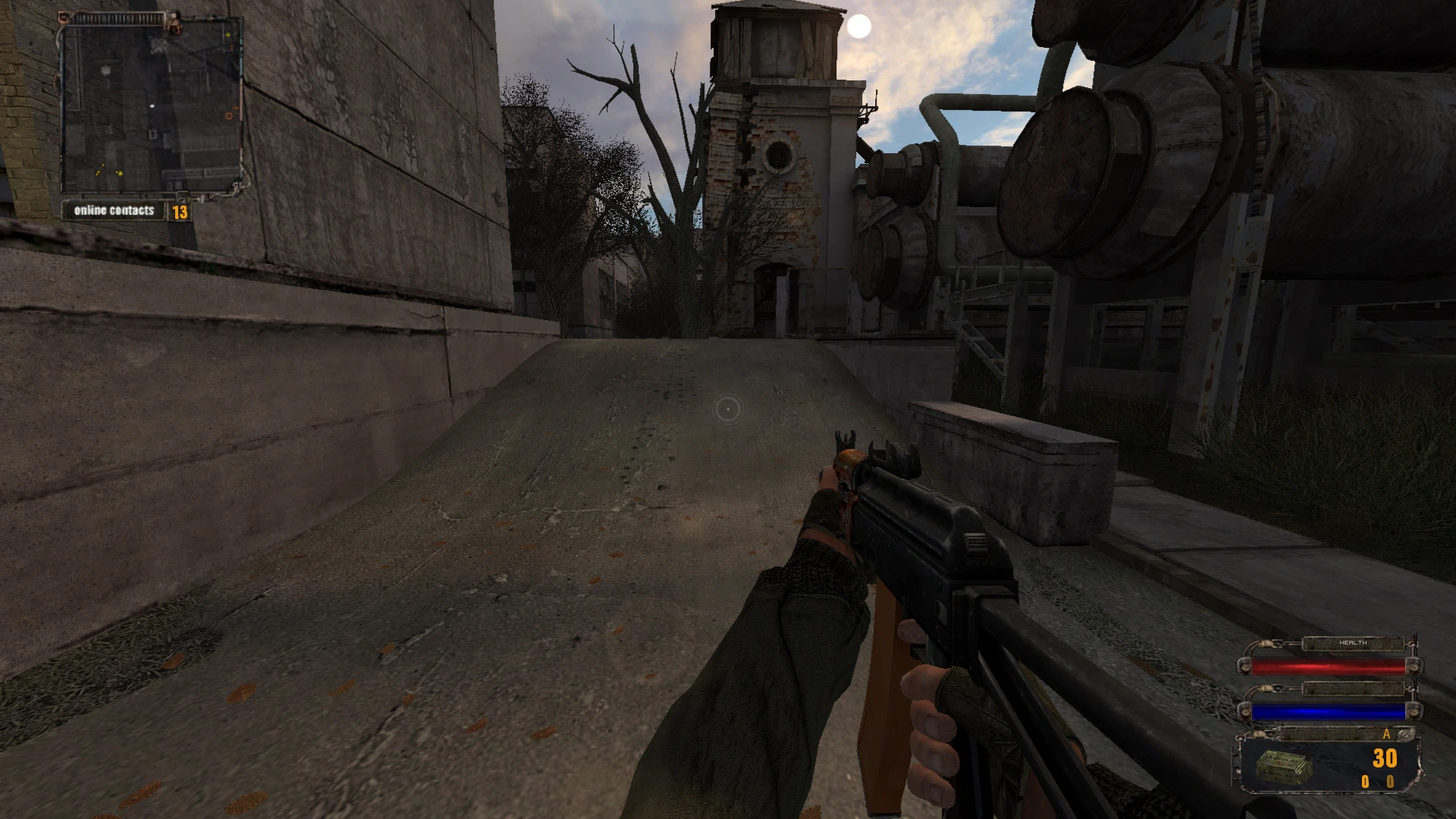Click the ammo box icon in the HUD
This screenshot has height=819, width=1456.
(1284, 767)
